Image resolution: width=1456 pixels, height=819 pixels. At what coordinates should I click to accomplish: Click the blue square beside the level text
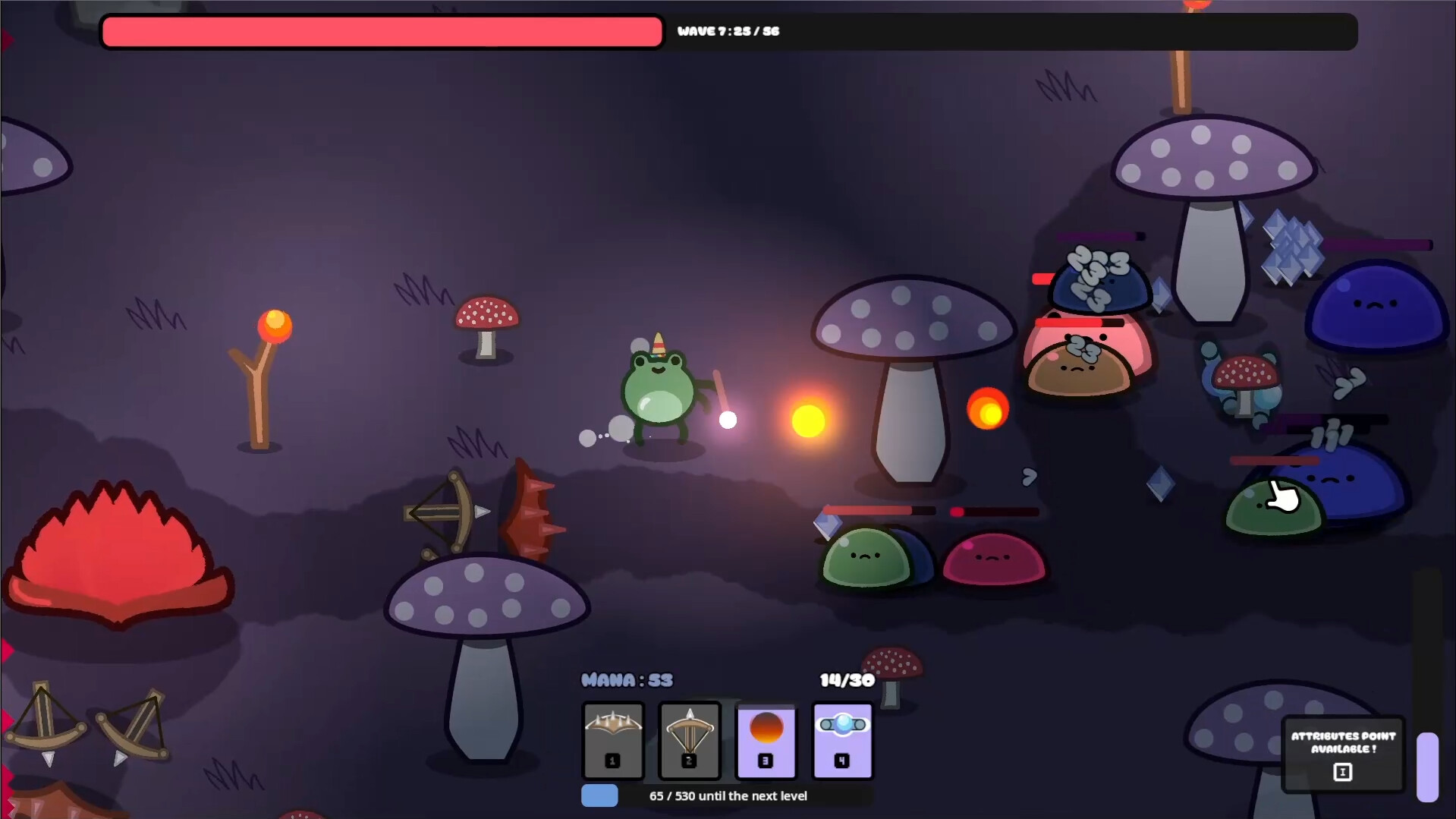(x=599, y=796)
